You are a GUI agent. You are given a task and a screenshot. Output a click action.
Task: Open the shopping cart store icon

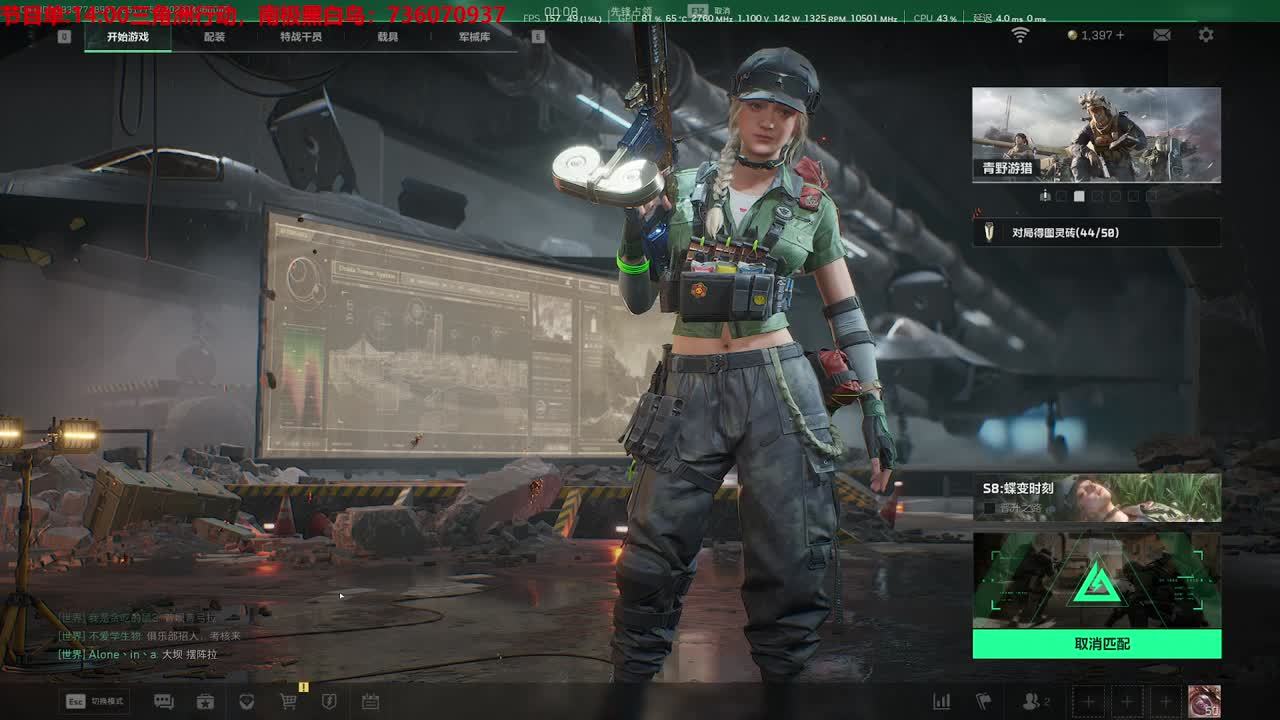coord(289,702)
